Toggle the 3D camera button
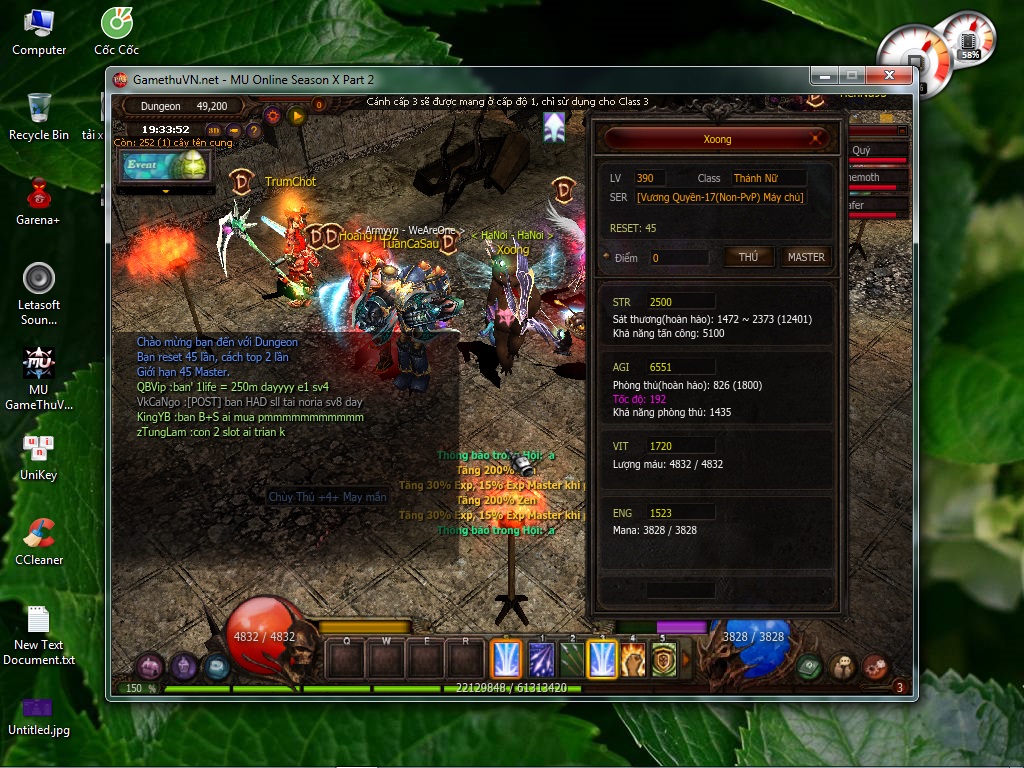This screenshot has width=1024, height=768. click(x=214, y=130)
